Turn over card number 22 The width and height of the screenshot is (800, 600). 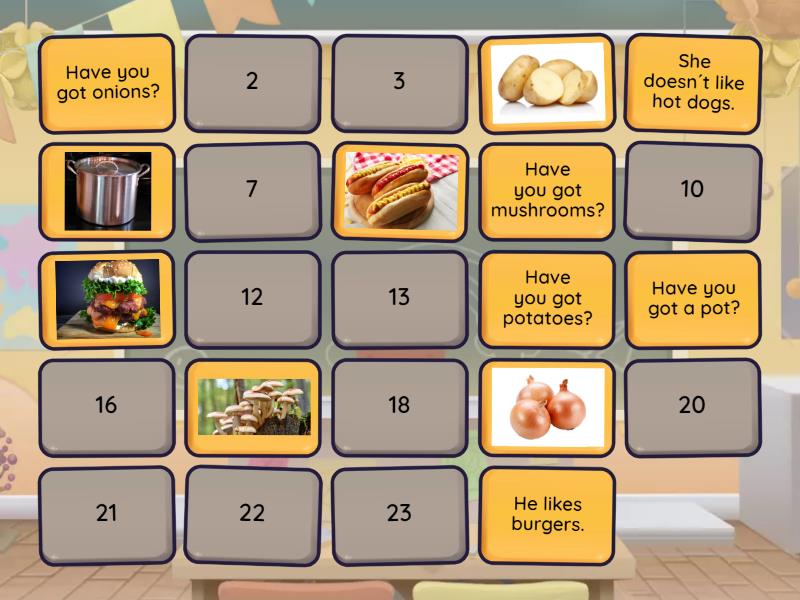[252, 514]
